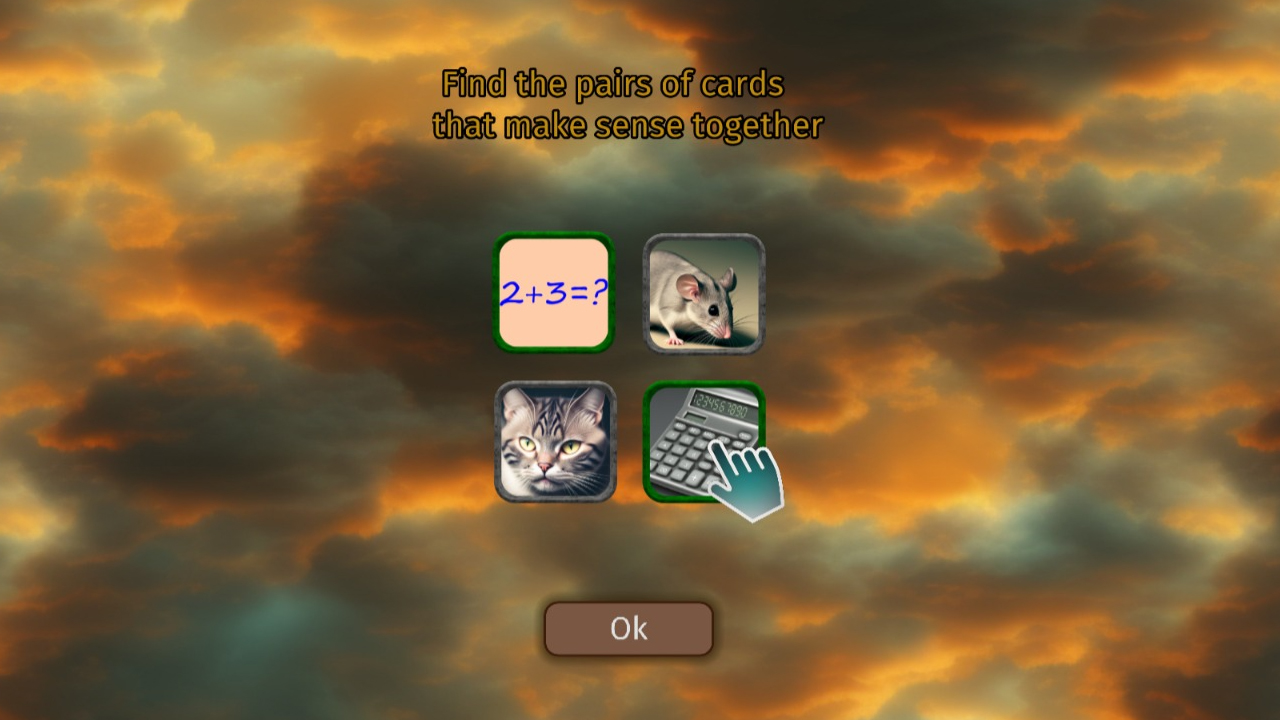This screenshot has width=1280, height=720.
Task: Dismiss the tutorial by clicking Ok
Action: tap(628, 628)
